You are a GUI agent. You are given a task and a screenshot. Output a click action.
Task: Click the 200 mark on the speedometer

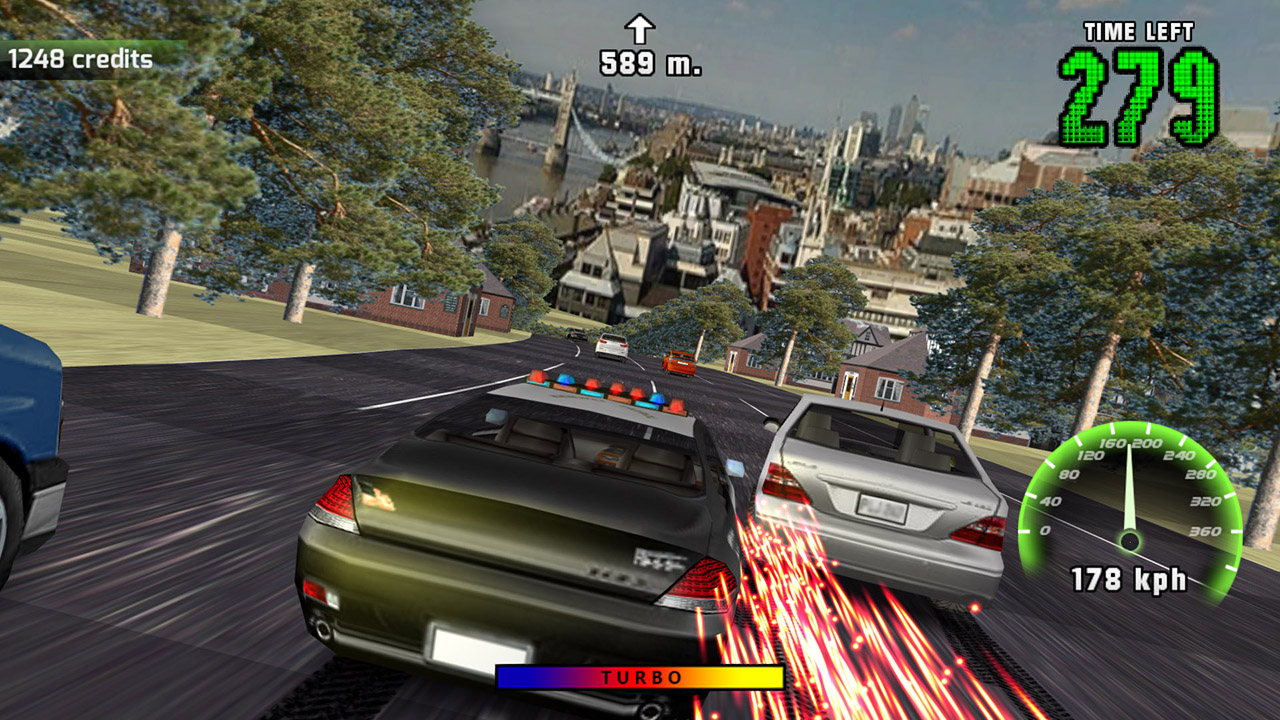coord(1147,443)
